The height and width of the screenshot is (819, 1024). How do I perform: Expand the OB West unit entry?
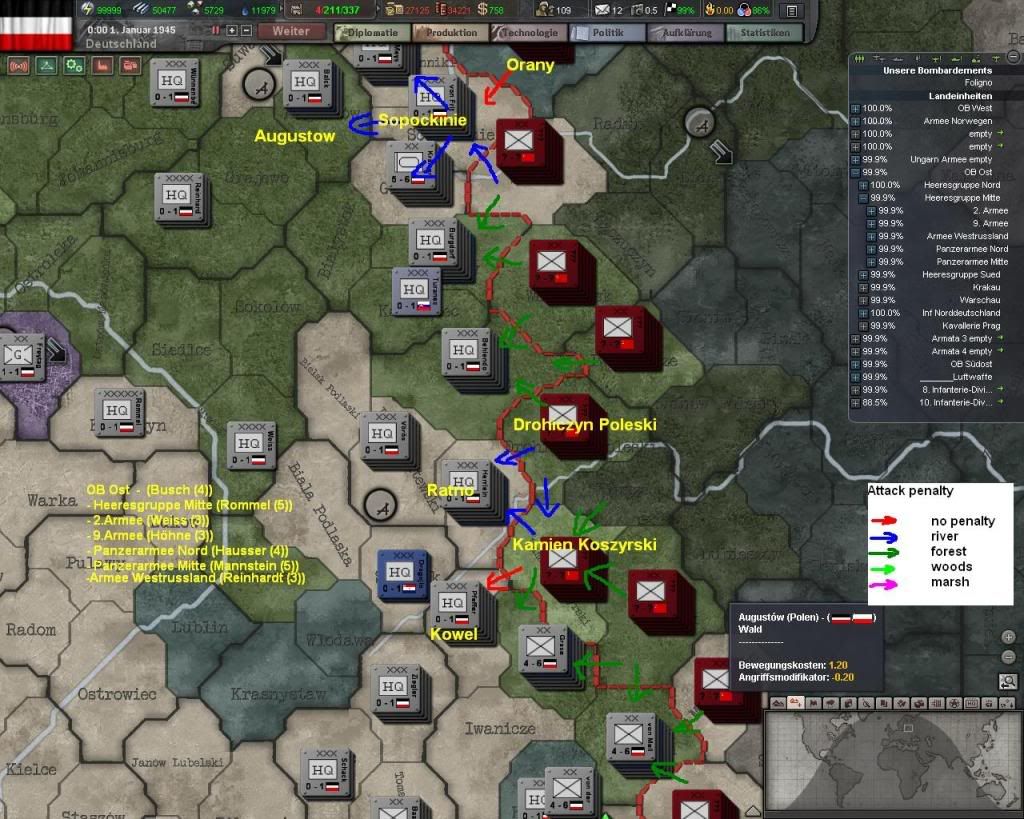(x=856, y=108)
